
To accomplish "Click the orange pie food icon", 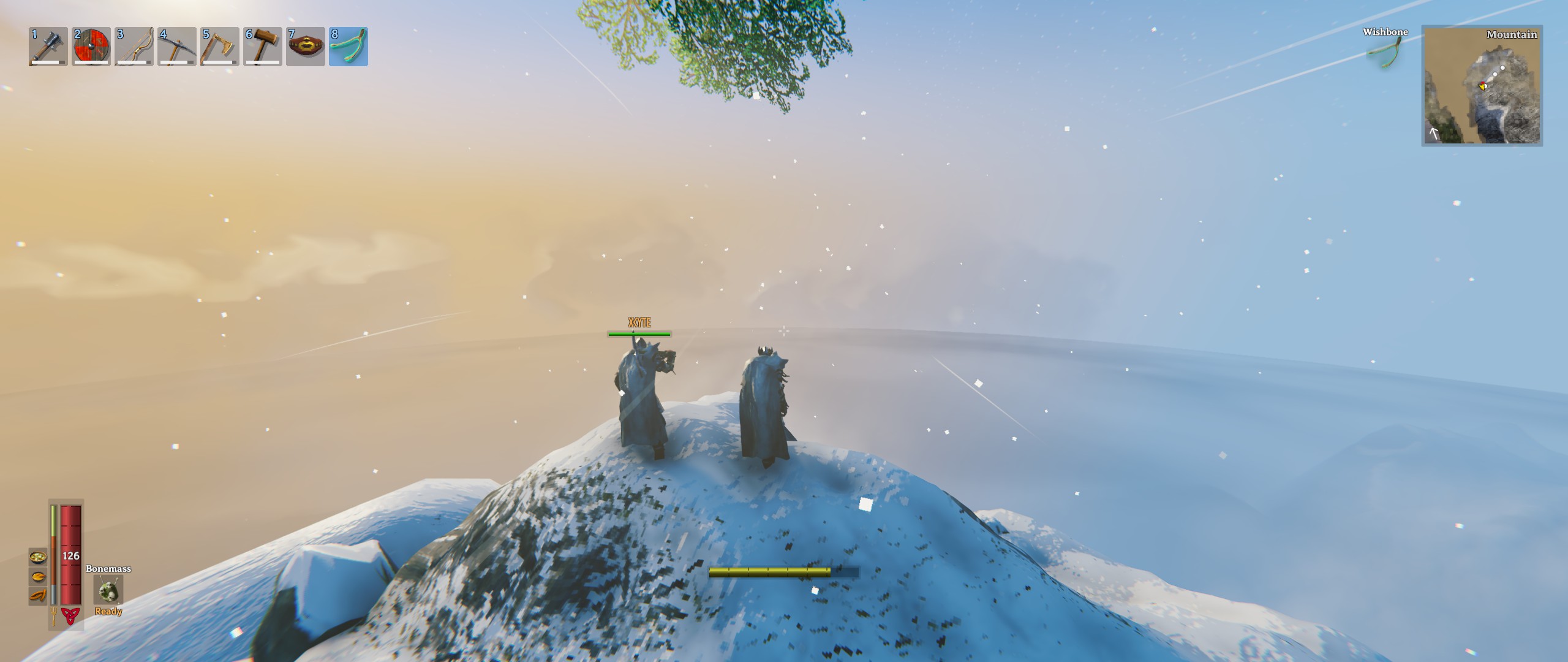I will pos(38,576).
